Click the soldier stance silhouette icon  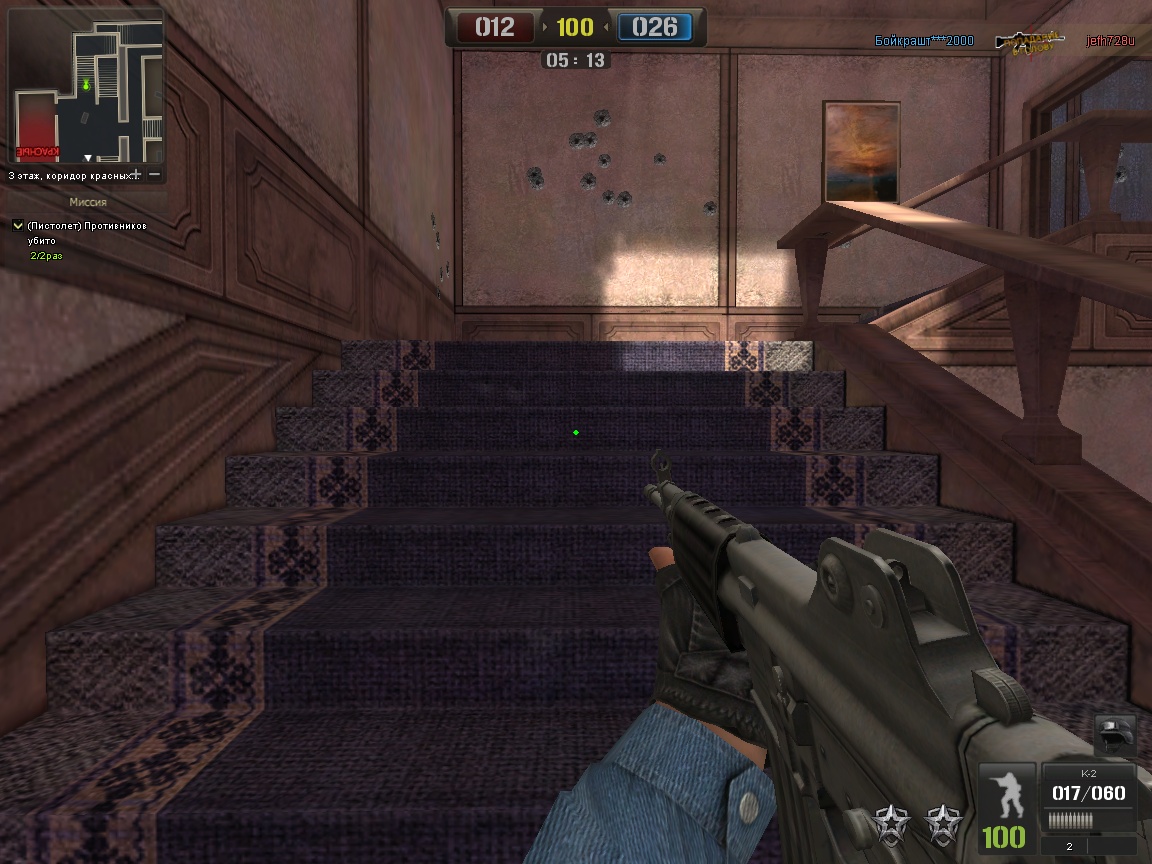(1006, 793)
